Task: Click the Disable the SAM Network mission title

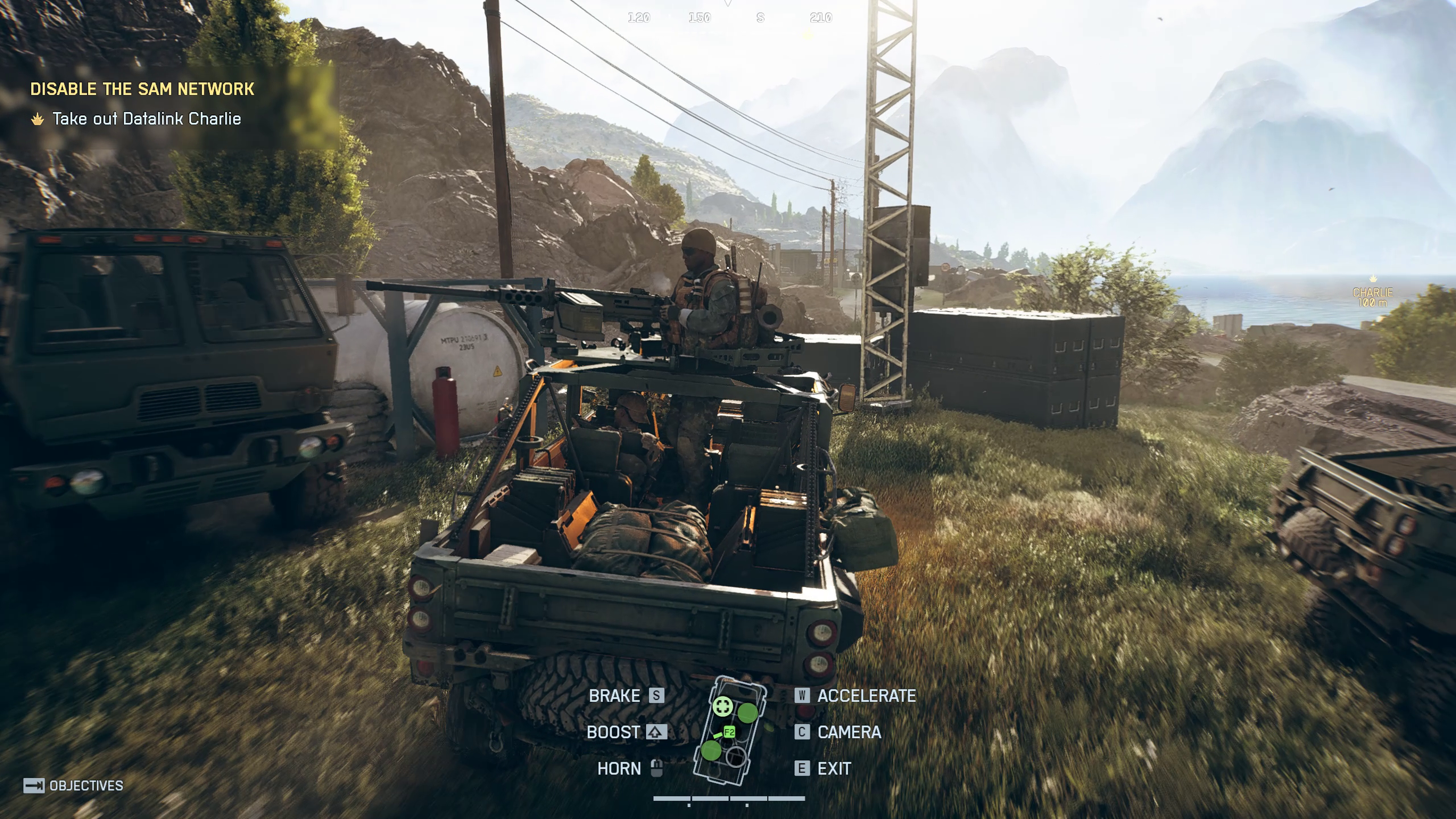Action: (142, 89)
